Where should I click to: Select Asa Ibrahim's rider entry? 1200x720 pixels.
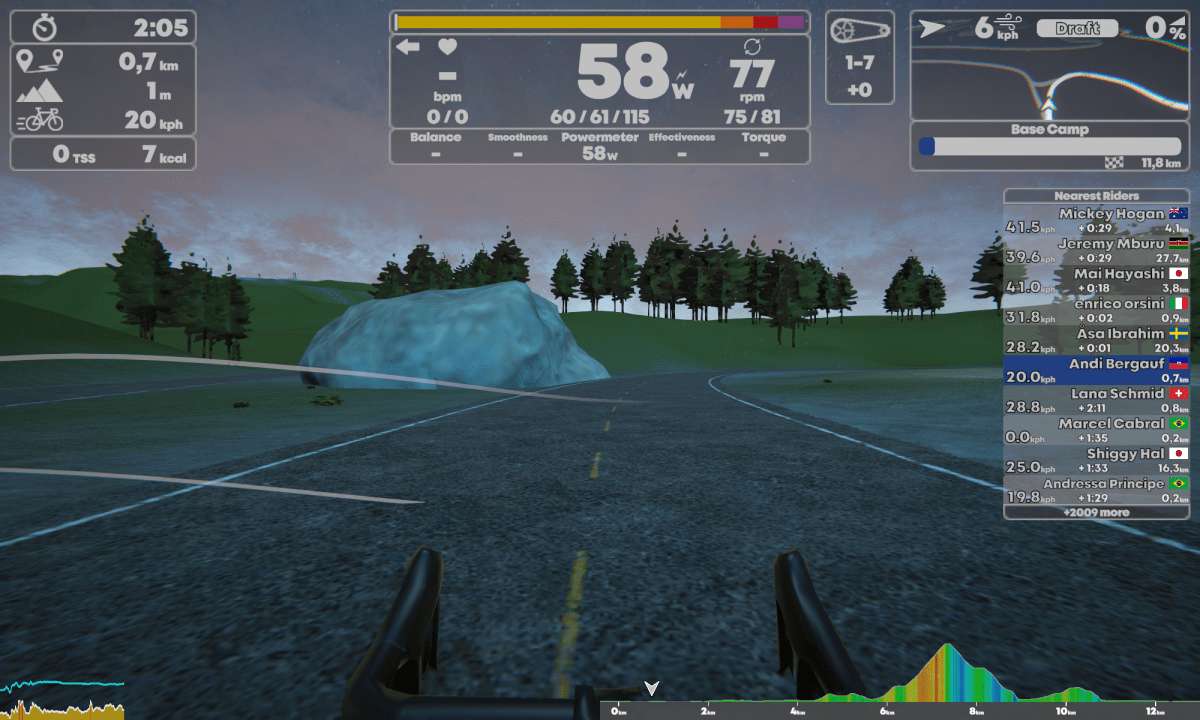pos(1097,340)
